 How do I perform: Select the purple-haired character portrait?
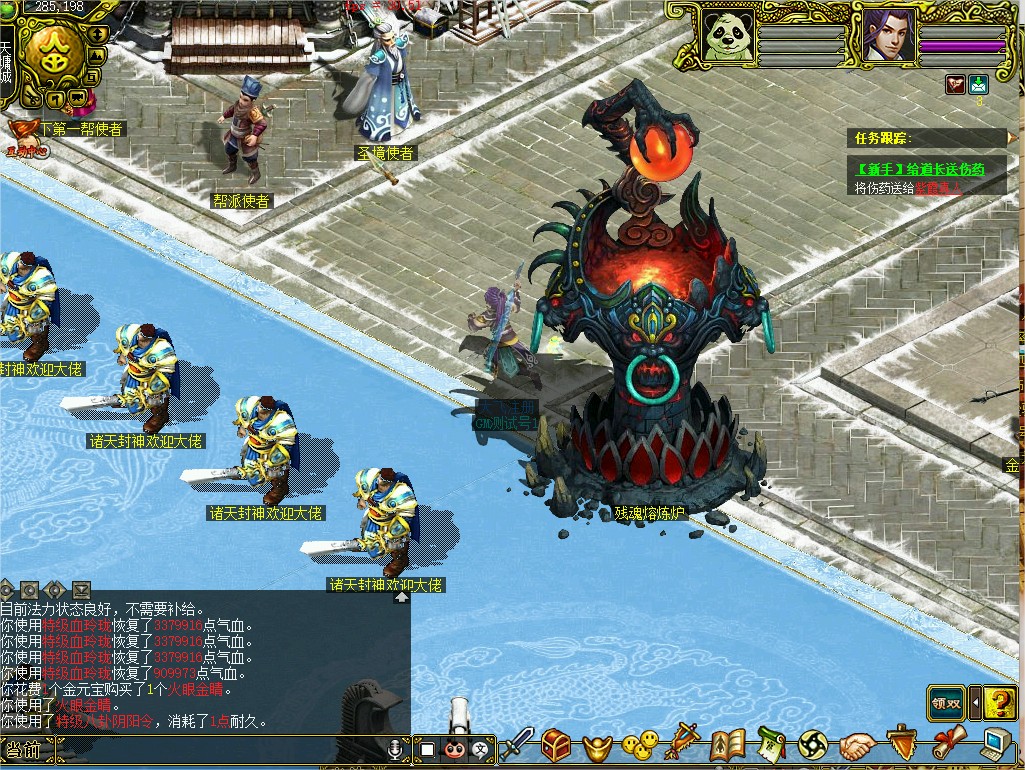pos(890,36)
